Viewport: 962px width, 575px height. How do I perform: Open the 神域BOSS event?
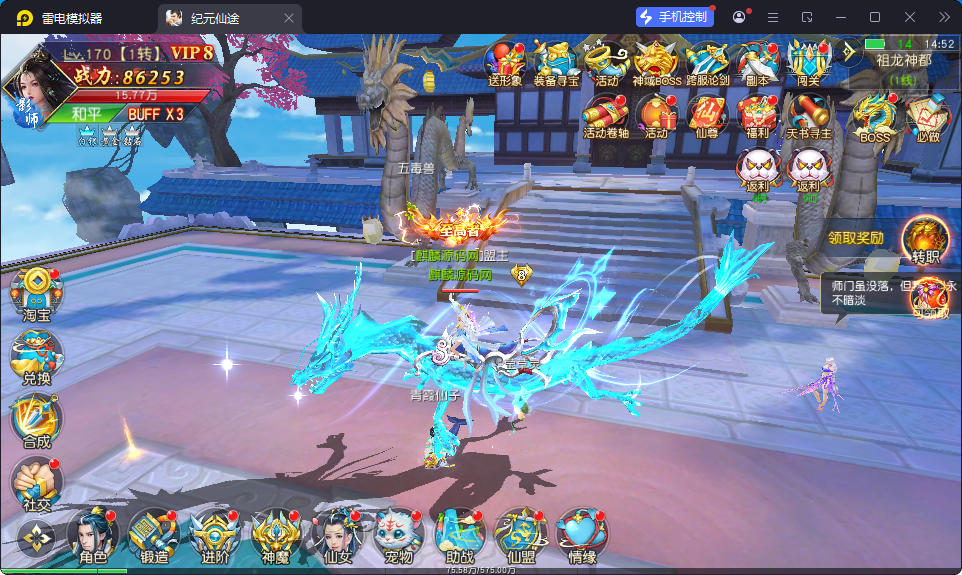coord(656,62)
